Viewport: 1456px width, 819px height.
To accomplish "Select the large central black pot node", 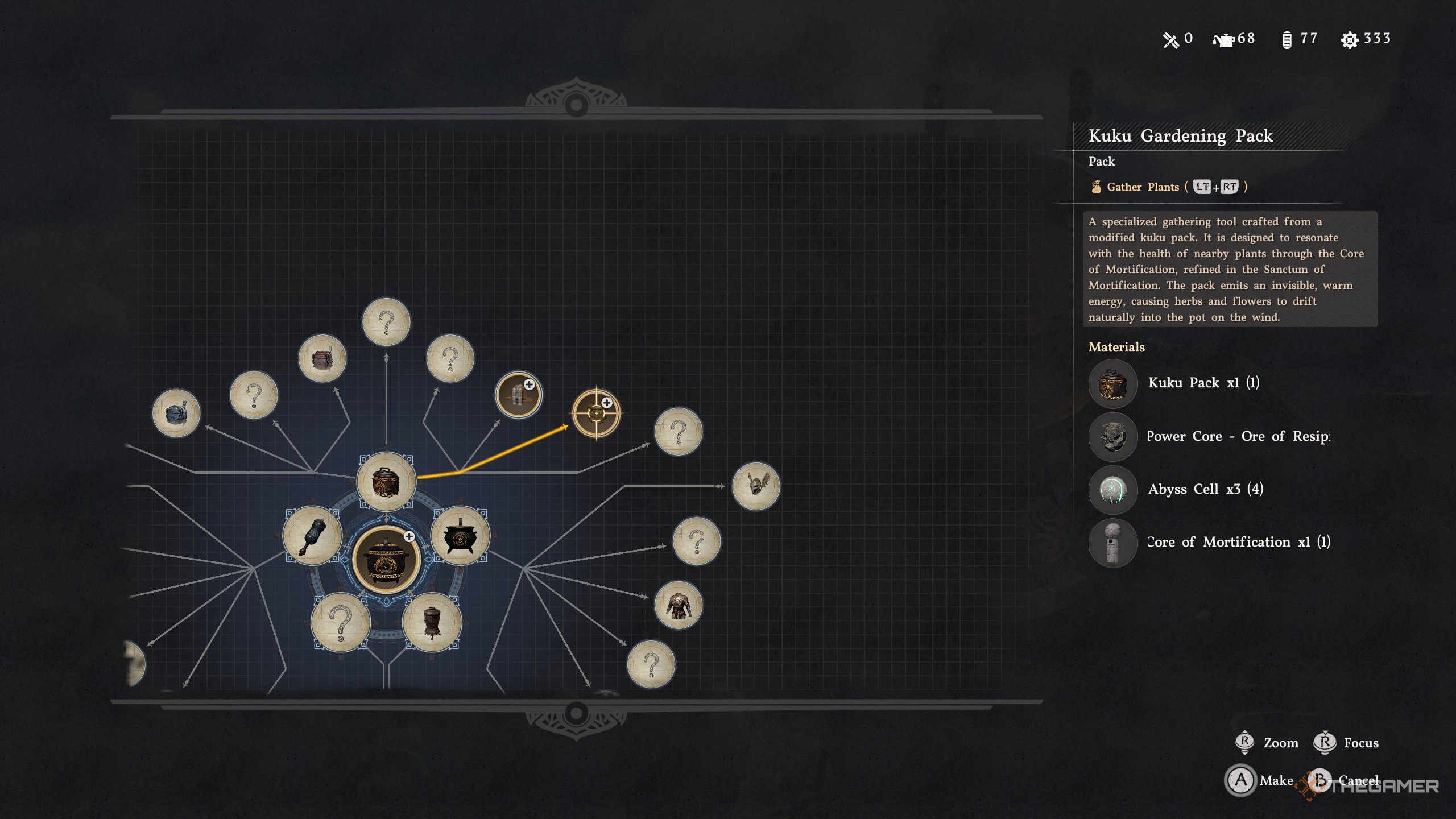I will tap(386, 559).
